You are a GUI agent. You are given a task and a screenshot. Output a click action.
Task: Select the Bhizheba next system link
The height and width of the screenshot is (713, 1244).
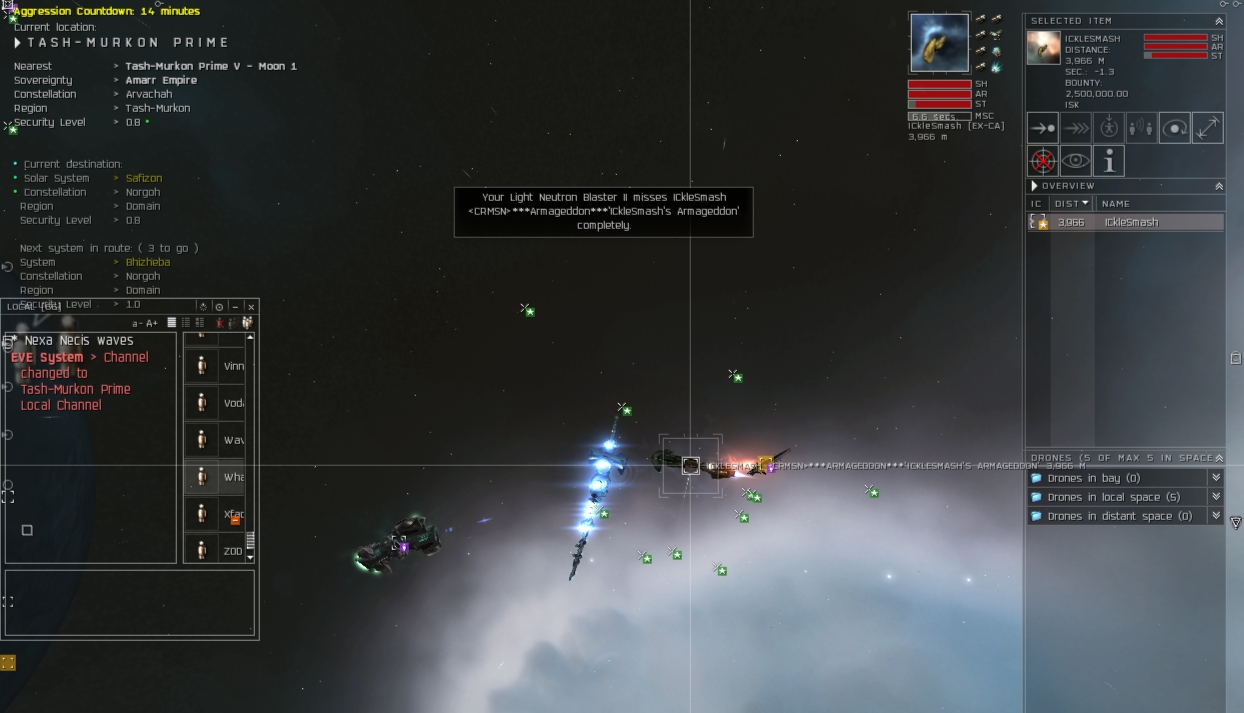(x=148, y=262)
